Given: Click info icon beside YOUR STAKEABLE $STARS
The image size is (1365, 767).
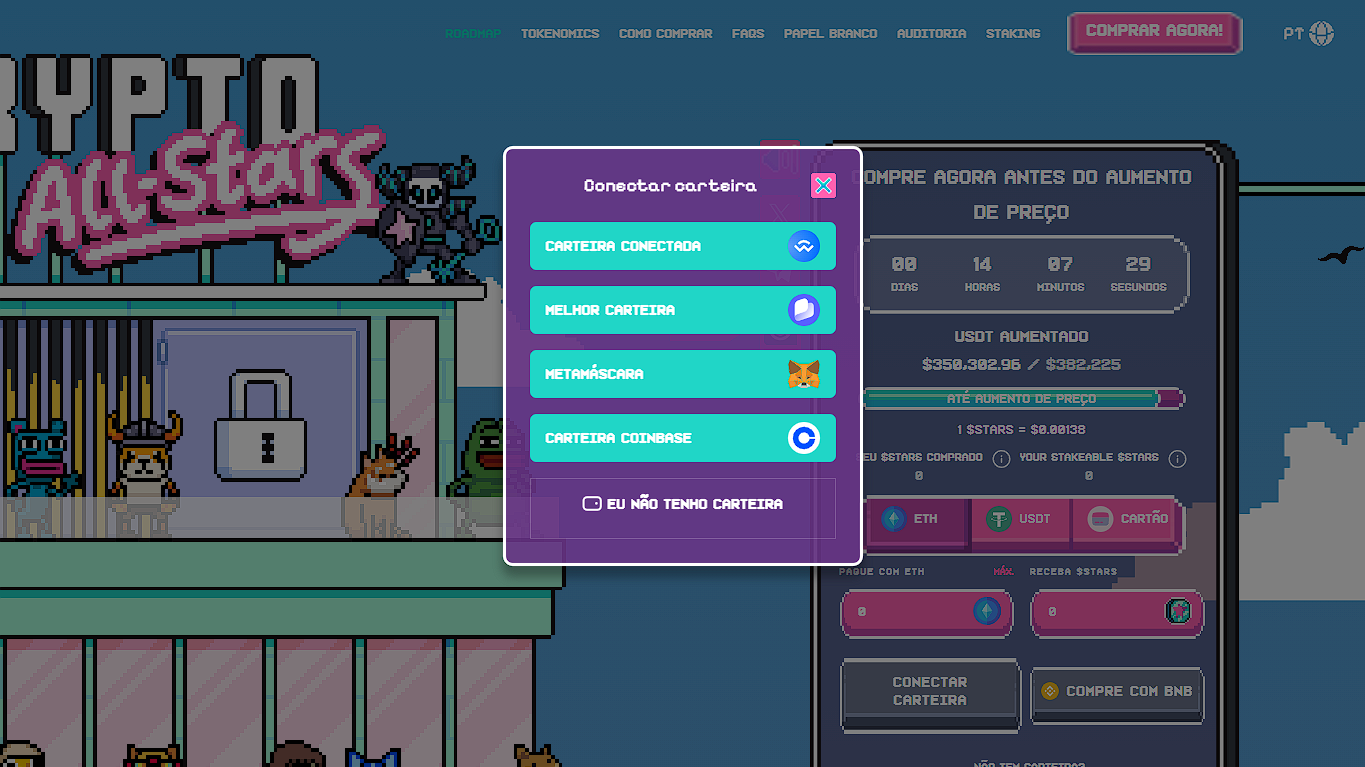Looking at the screenshot, I should pyautogui.click(x=1177, y=459).
